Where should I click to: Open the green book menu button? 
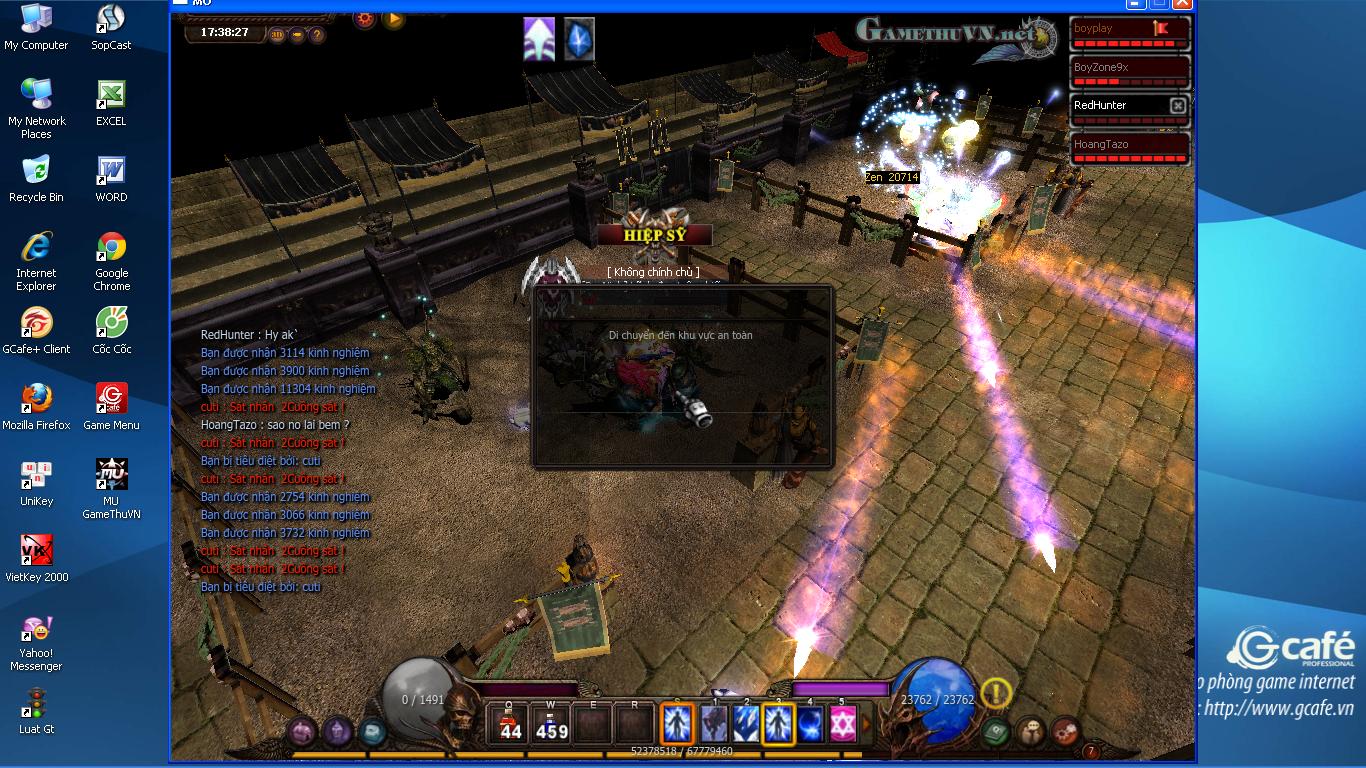pos(994,731)
